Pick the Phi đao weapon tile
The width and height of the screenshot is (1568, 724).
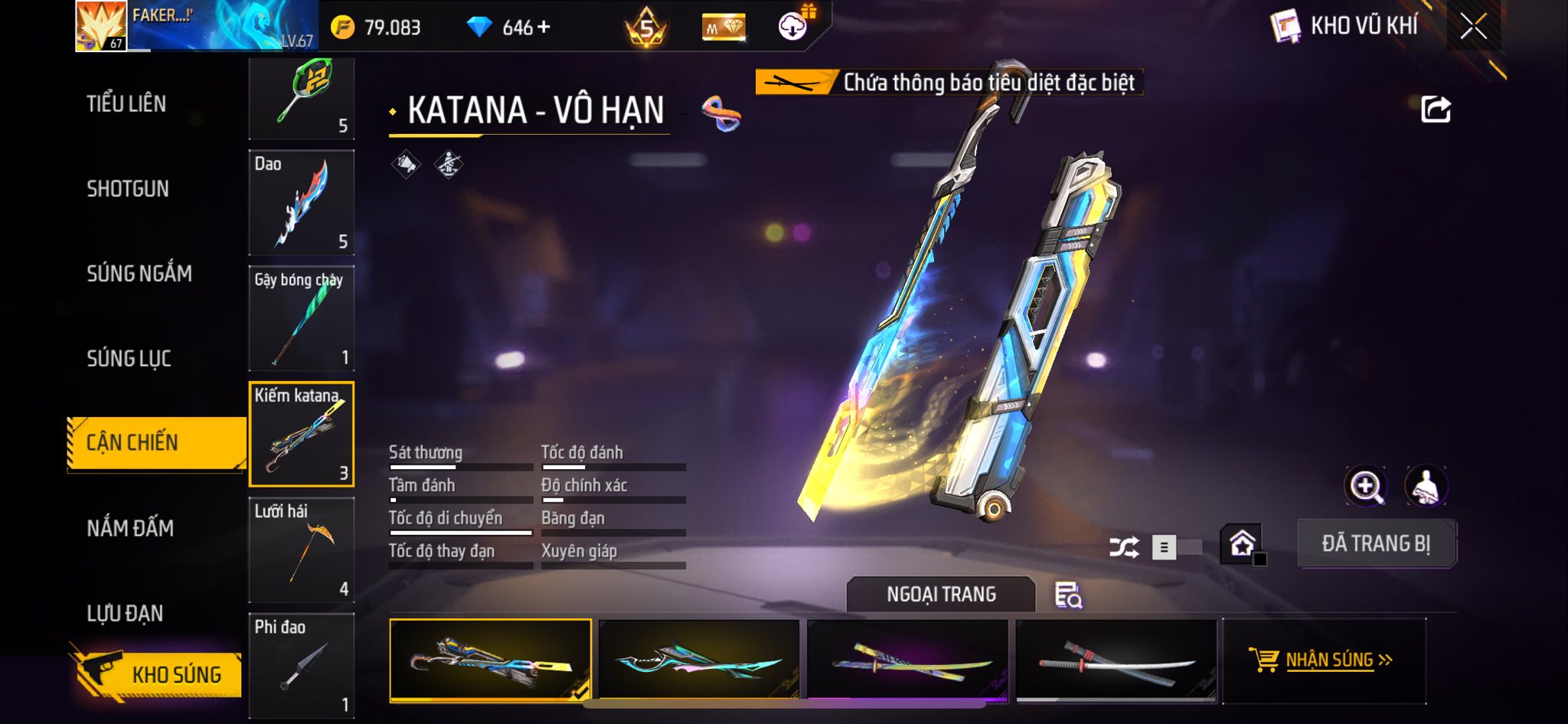coord(302,664)
